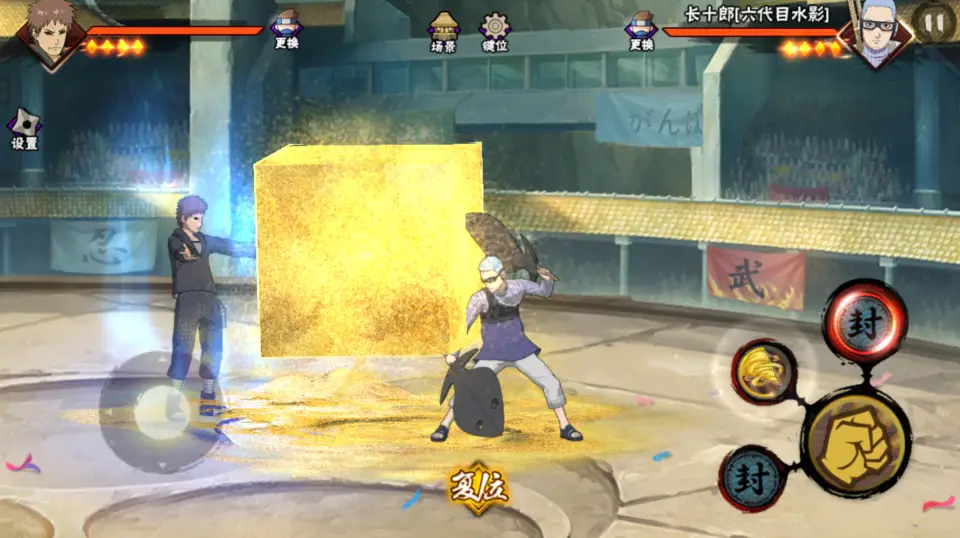Screen dimensions: 960x538
Task: Tap the red-ringed 封 skill button
Action: (x=864, y=321)
